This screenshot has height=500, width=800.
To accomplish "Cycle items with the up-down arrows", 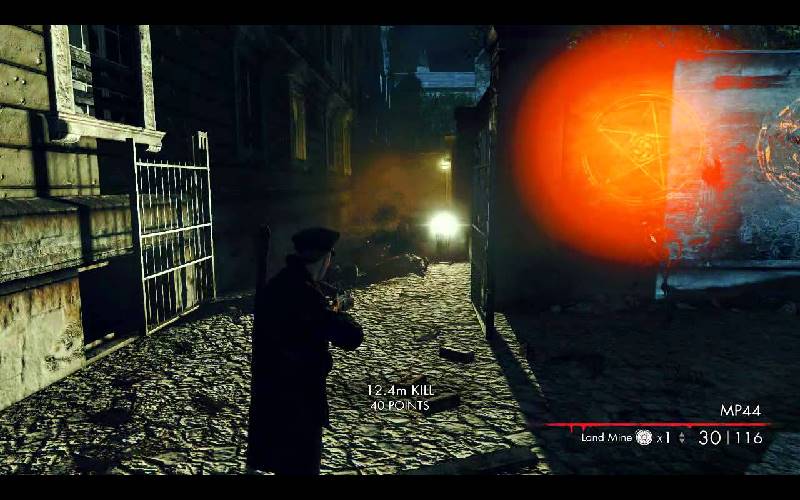I will tap(682, 437).
